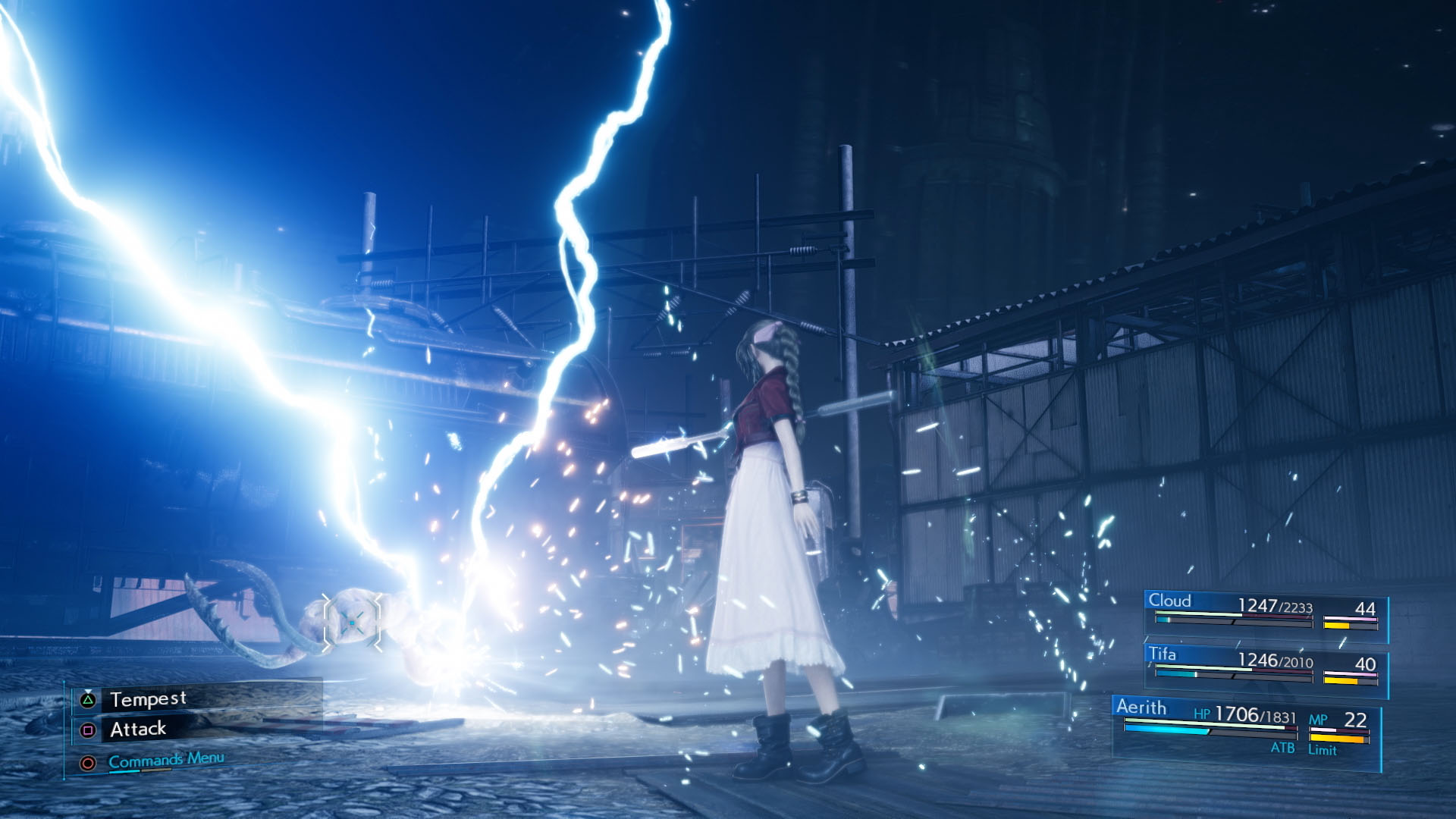
Task: Click the HP label in Aerith's status panel
Action: tap(1203, 715)
